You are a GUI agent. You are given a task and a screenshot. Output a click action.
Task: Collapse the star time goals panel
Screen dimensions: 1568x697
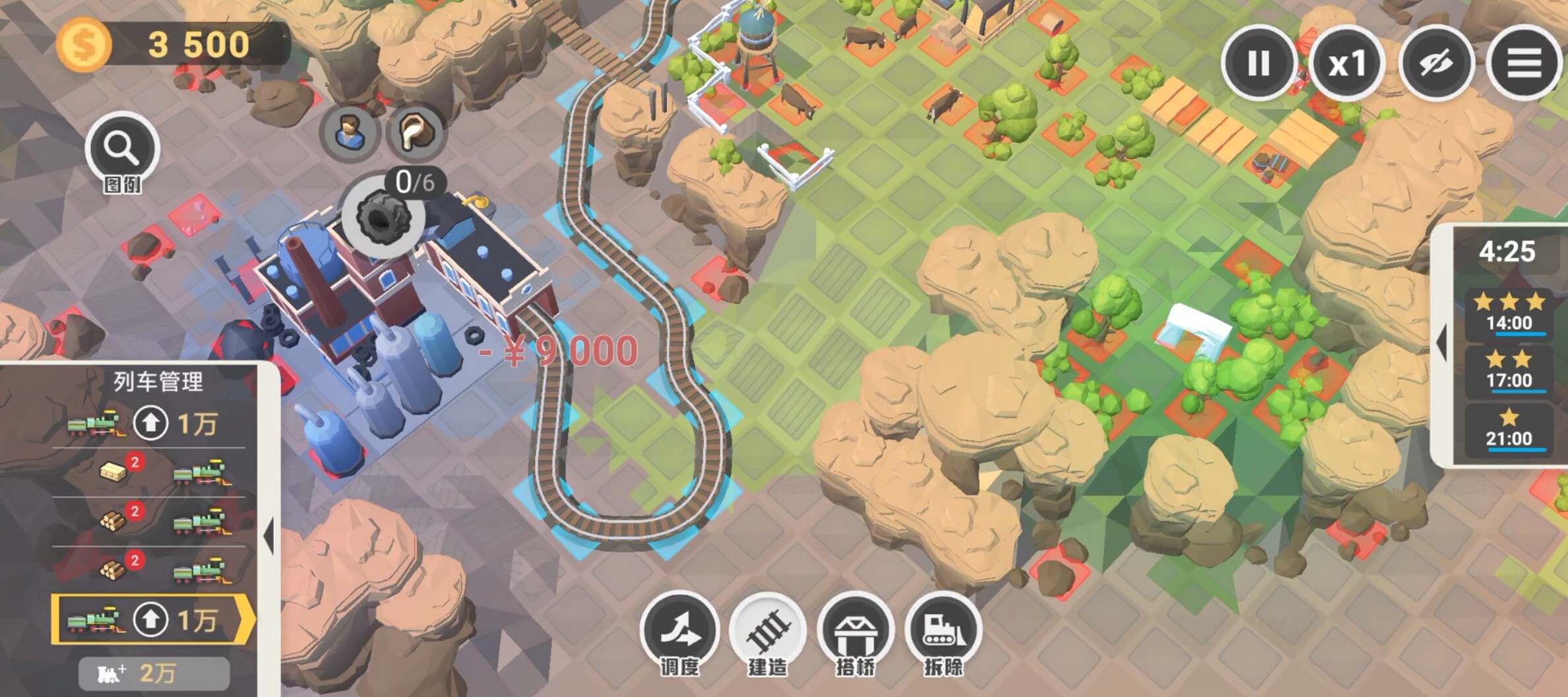[x=1443, y=342]
